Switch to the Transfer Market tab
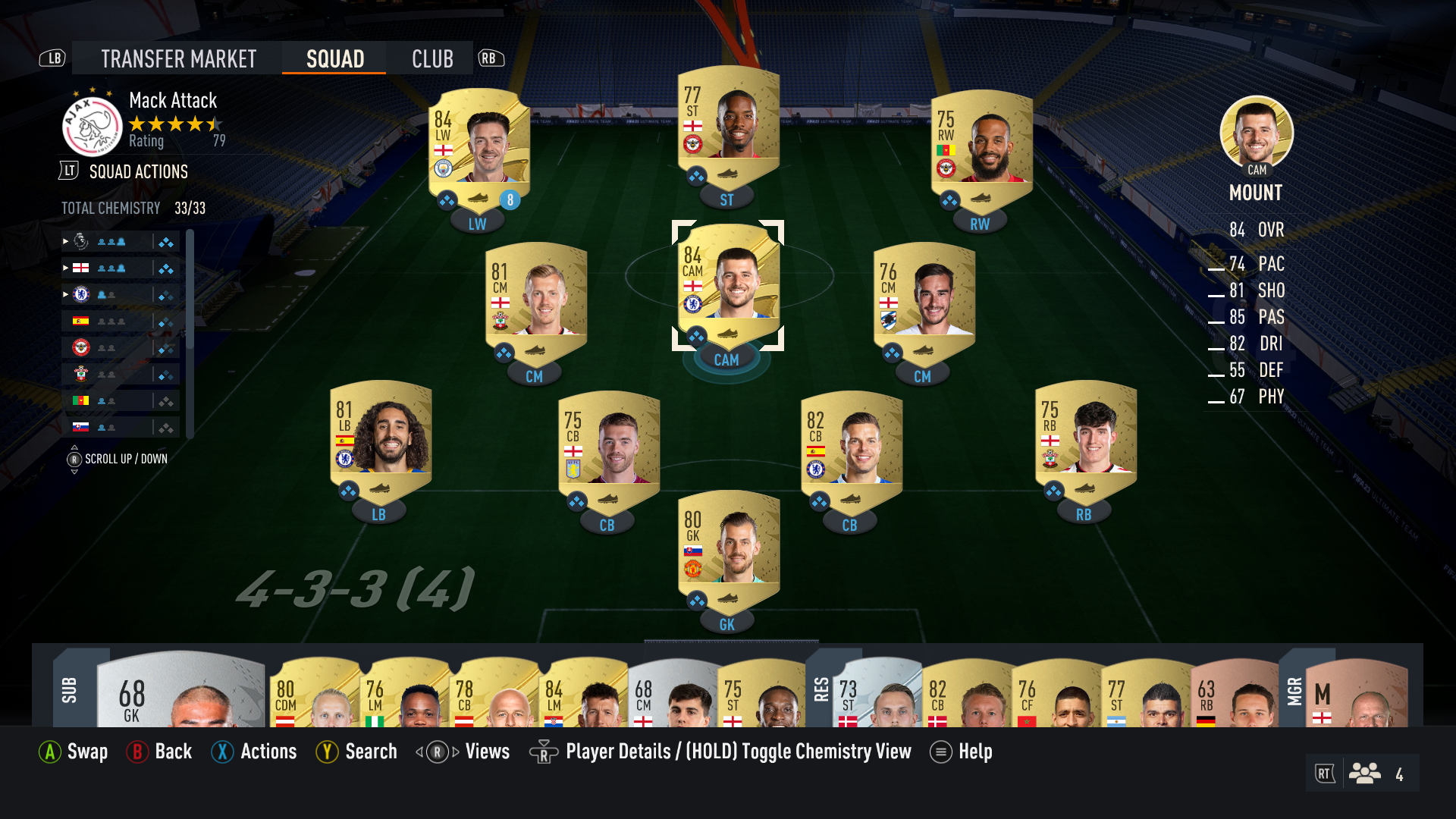1456x819 pixels. point(179,58)
